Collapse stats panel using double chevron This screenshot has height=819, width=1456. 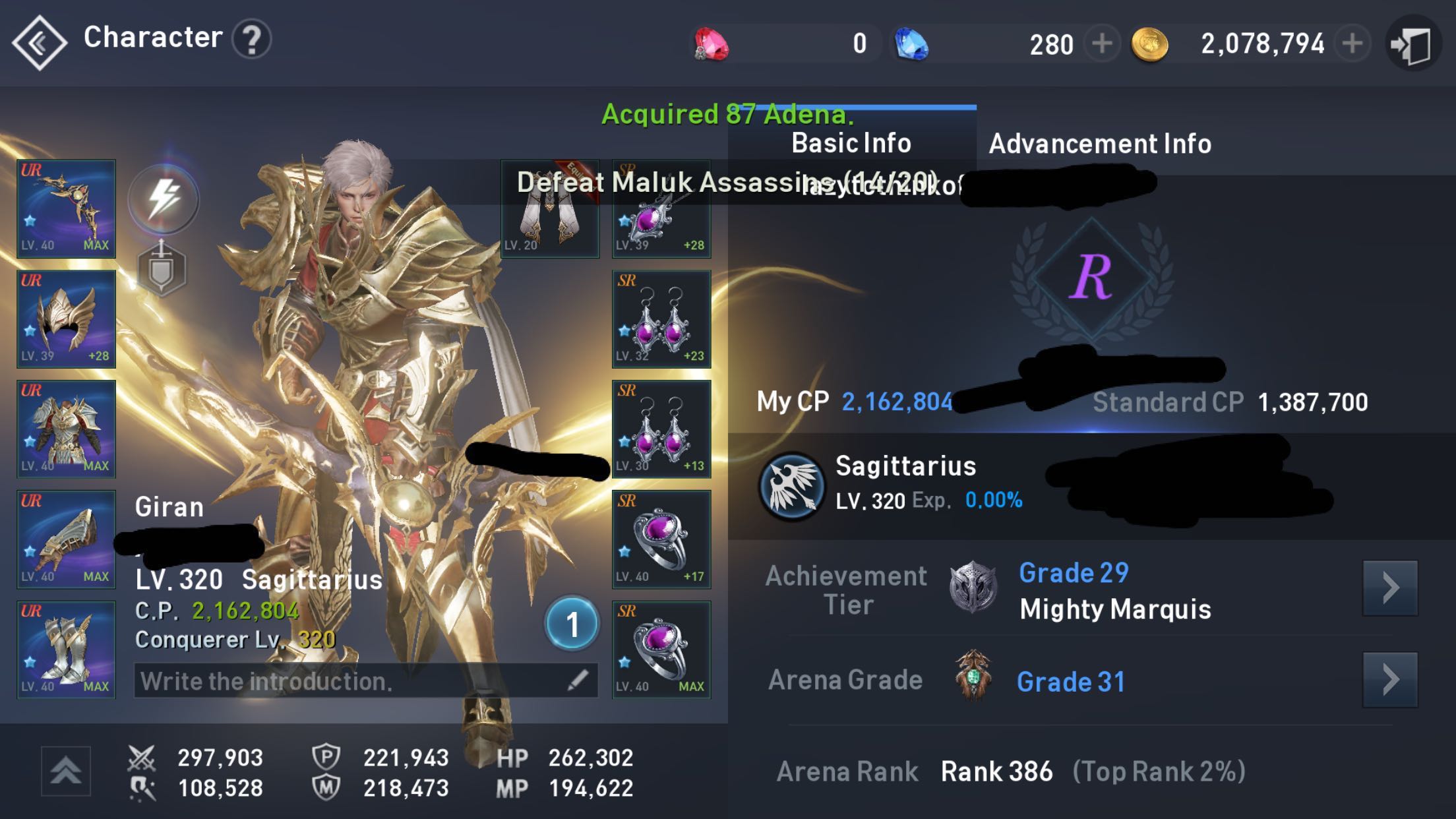pyautogui.click(x=64, y=771)
